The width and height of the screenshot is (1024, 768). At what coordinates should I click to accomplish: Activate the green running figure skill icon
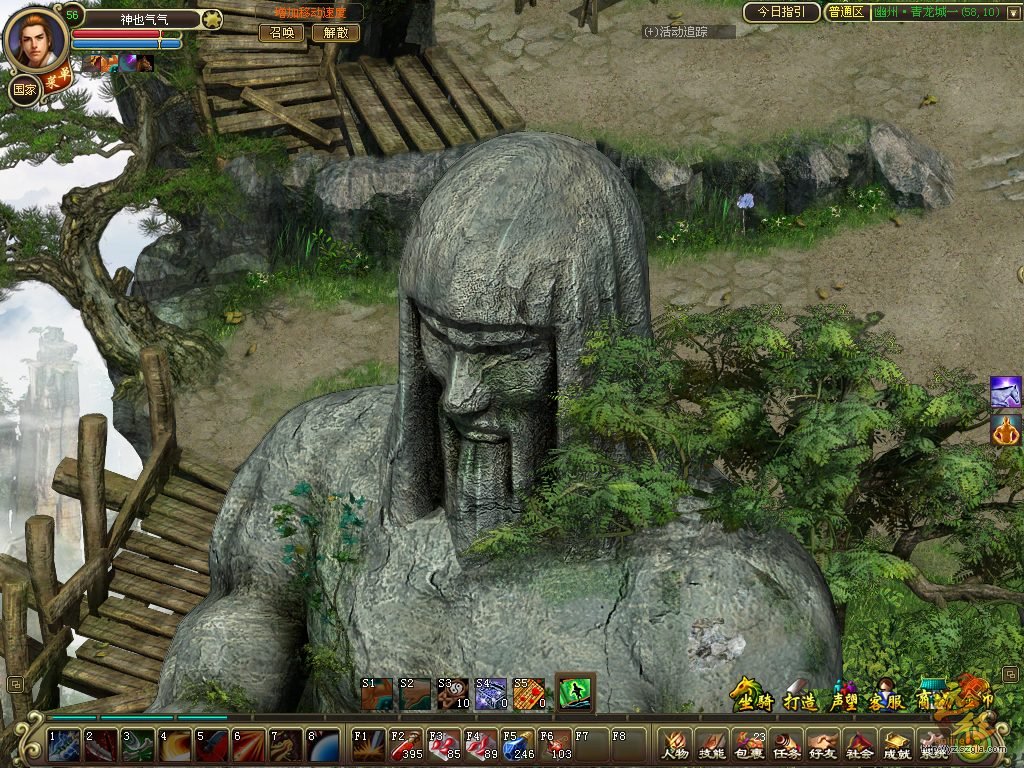(575, 692)
